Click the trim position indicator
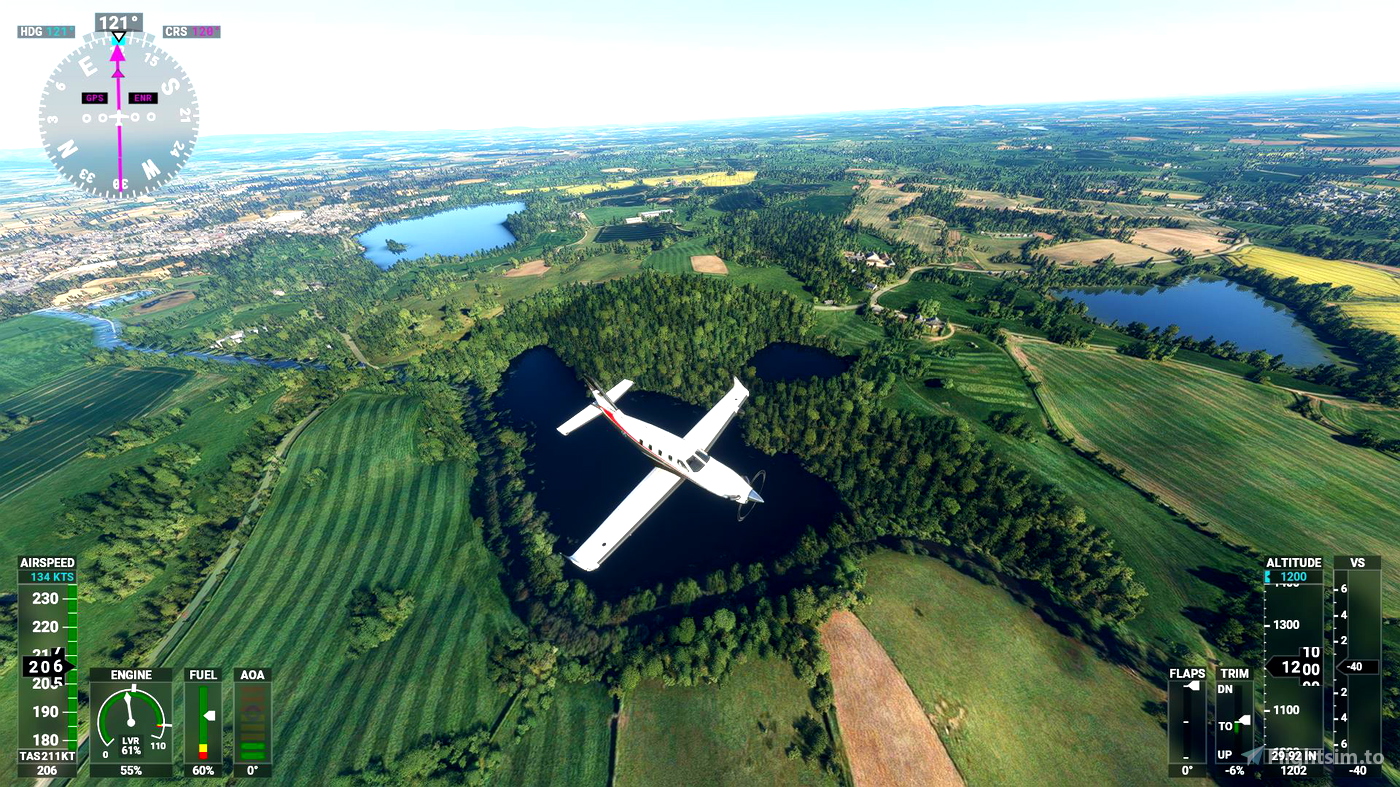The width and height of the screenshot is (1400, 787). [1235, 722]
